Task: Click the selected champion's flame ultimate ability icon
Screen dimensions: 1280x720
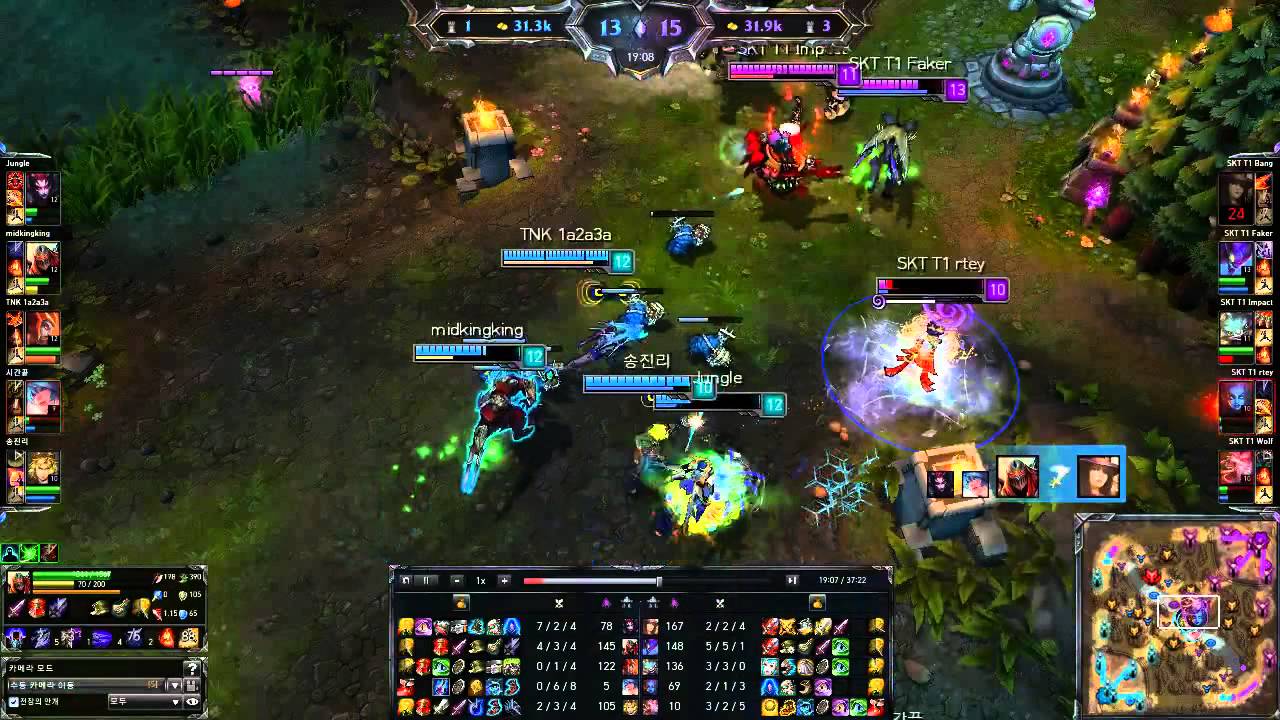Action: point(165,638)
